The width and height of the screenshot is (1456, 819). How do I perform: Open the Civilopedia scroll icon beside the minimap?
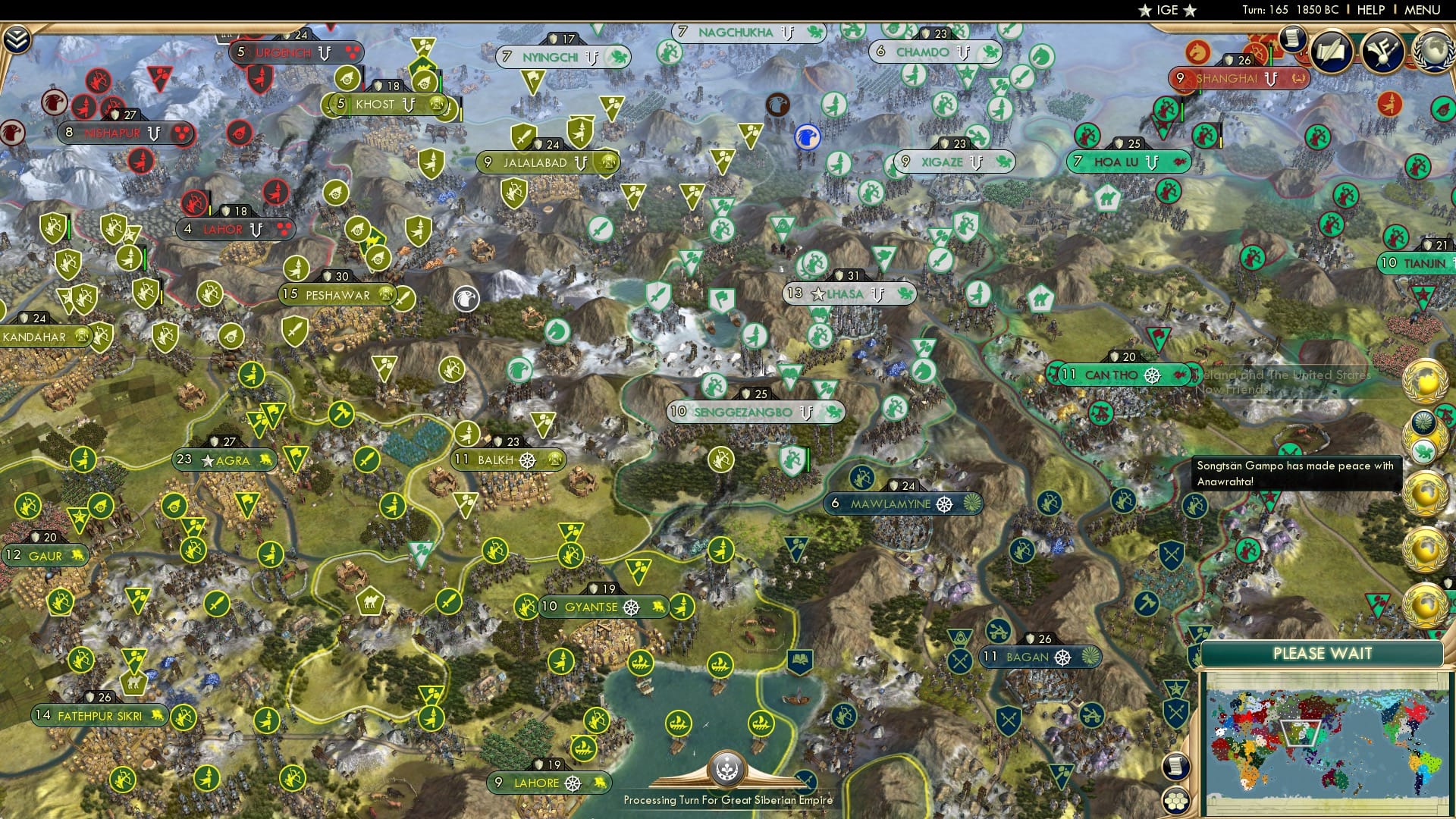1175,766
